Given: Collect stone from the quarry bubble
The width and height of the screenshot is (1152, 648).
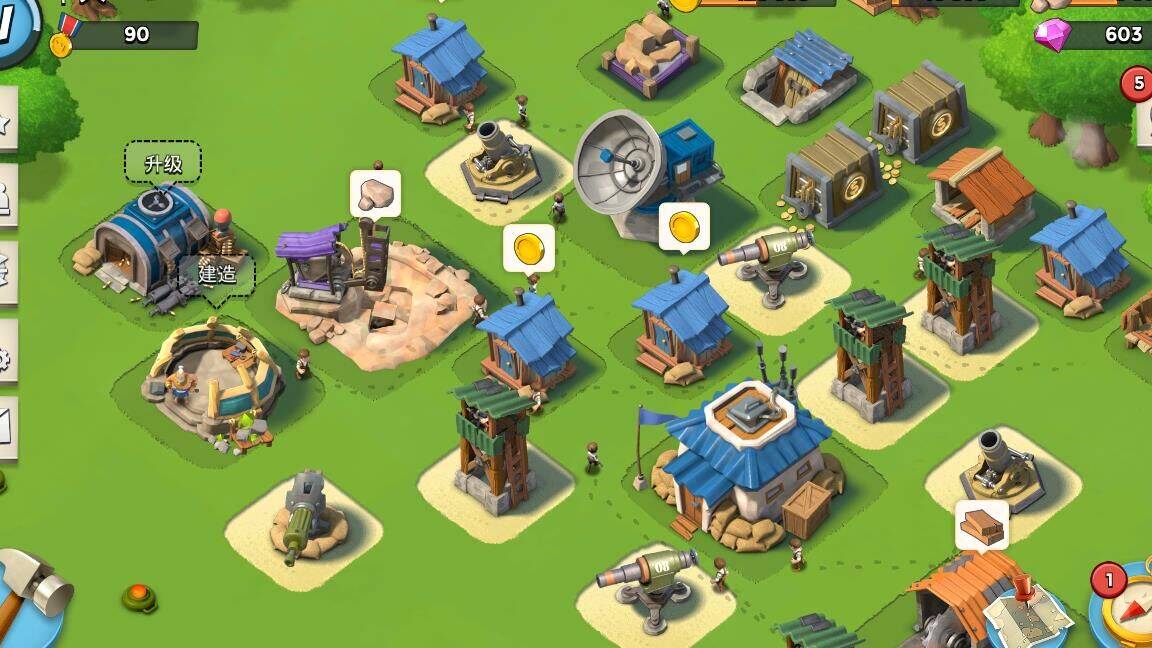Looking at the screenshot, I should [375, 193].
